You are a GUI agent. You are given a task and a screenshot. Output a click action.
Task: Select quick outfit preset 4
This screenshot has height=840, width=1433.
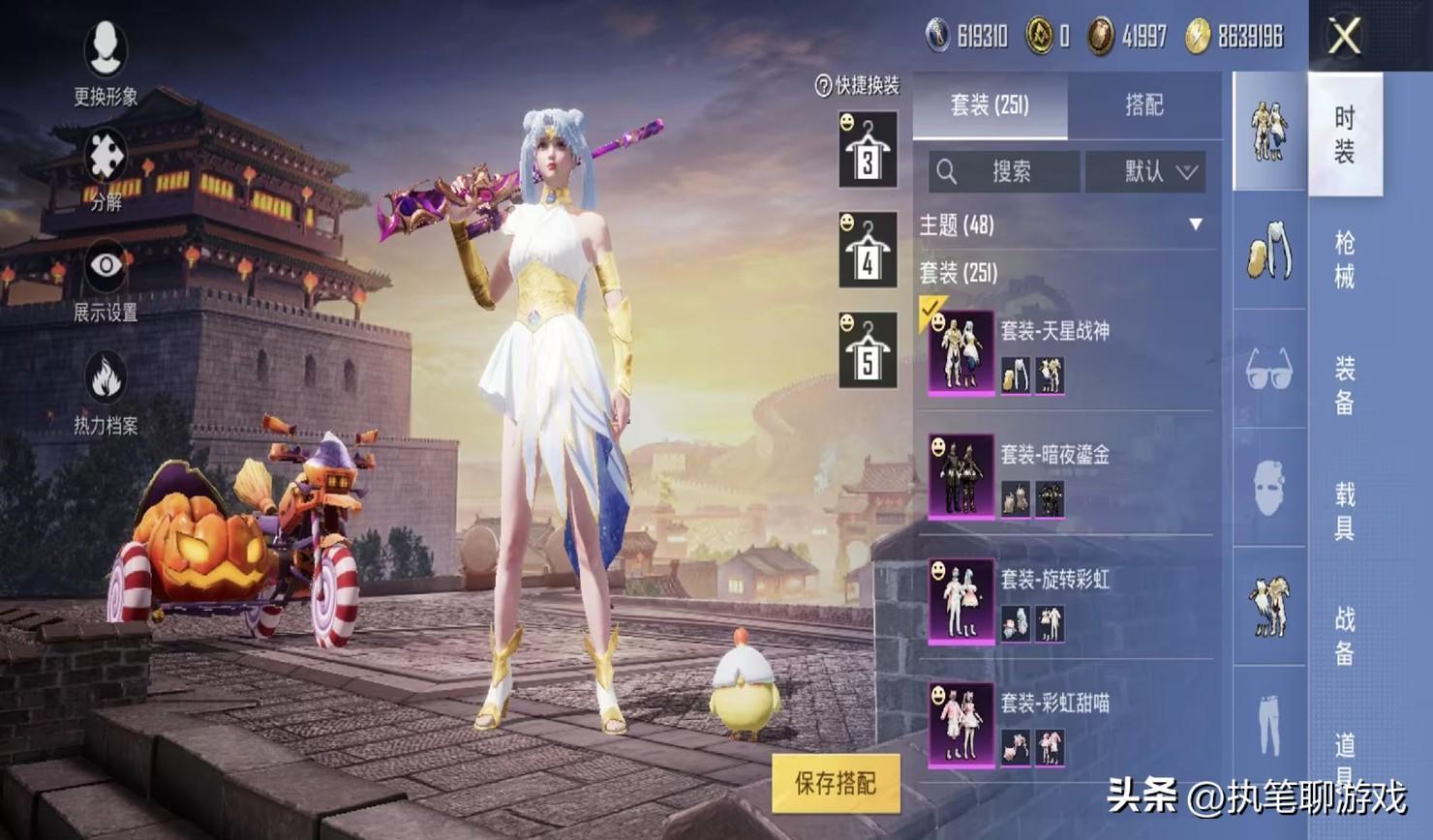point(868,250)
